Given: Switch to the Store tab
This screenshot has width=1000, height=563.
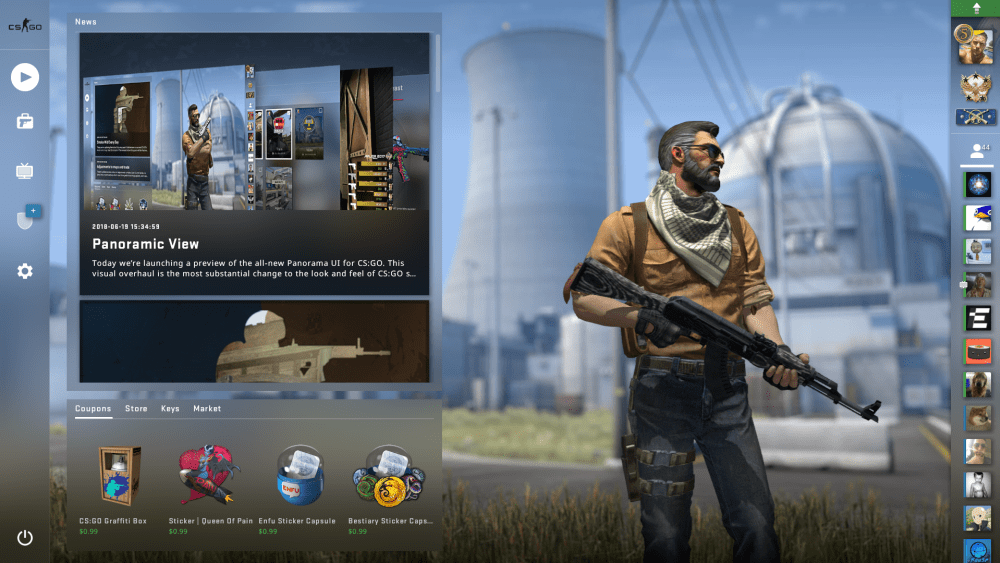Looking at the screenshot, I should (136, 409).
